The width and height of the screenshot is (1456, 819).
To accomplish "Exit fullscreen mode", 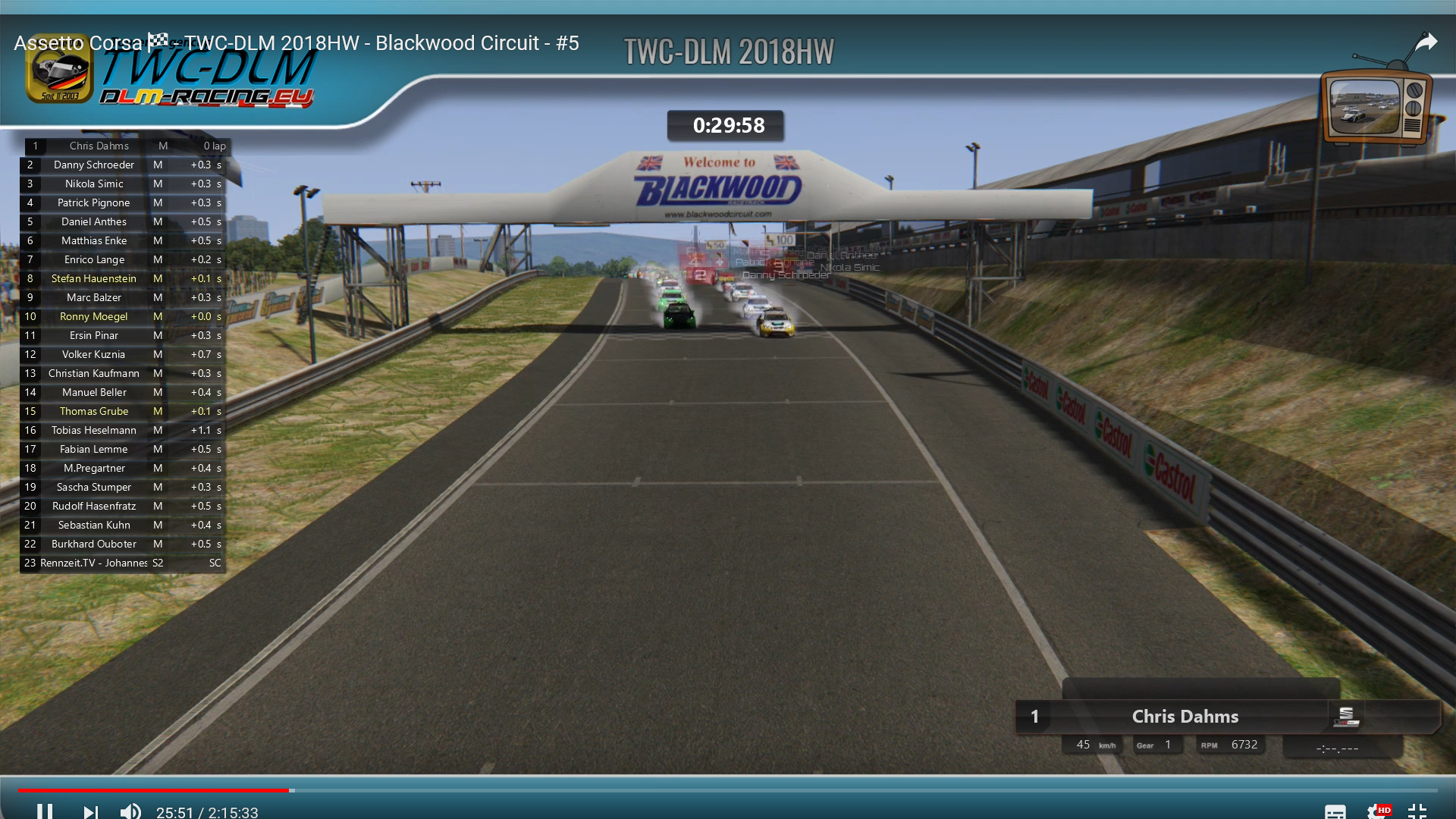I will pos(1417,811).
